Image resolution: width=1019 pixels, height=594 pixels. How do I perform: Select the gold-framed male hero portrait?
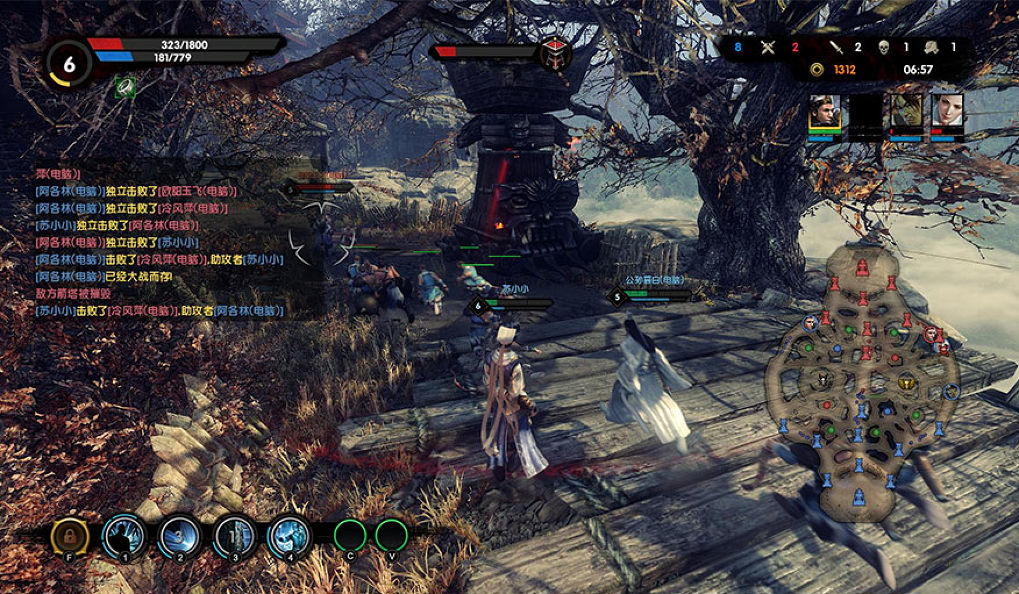point(825,113)
